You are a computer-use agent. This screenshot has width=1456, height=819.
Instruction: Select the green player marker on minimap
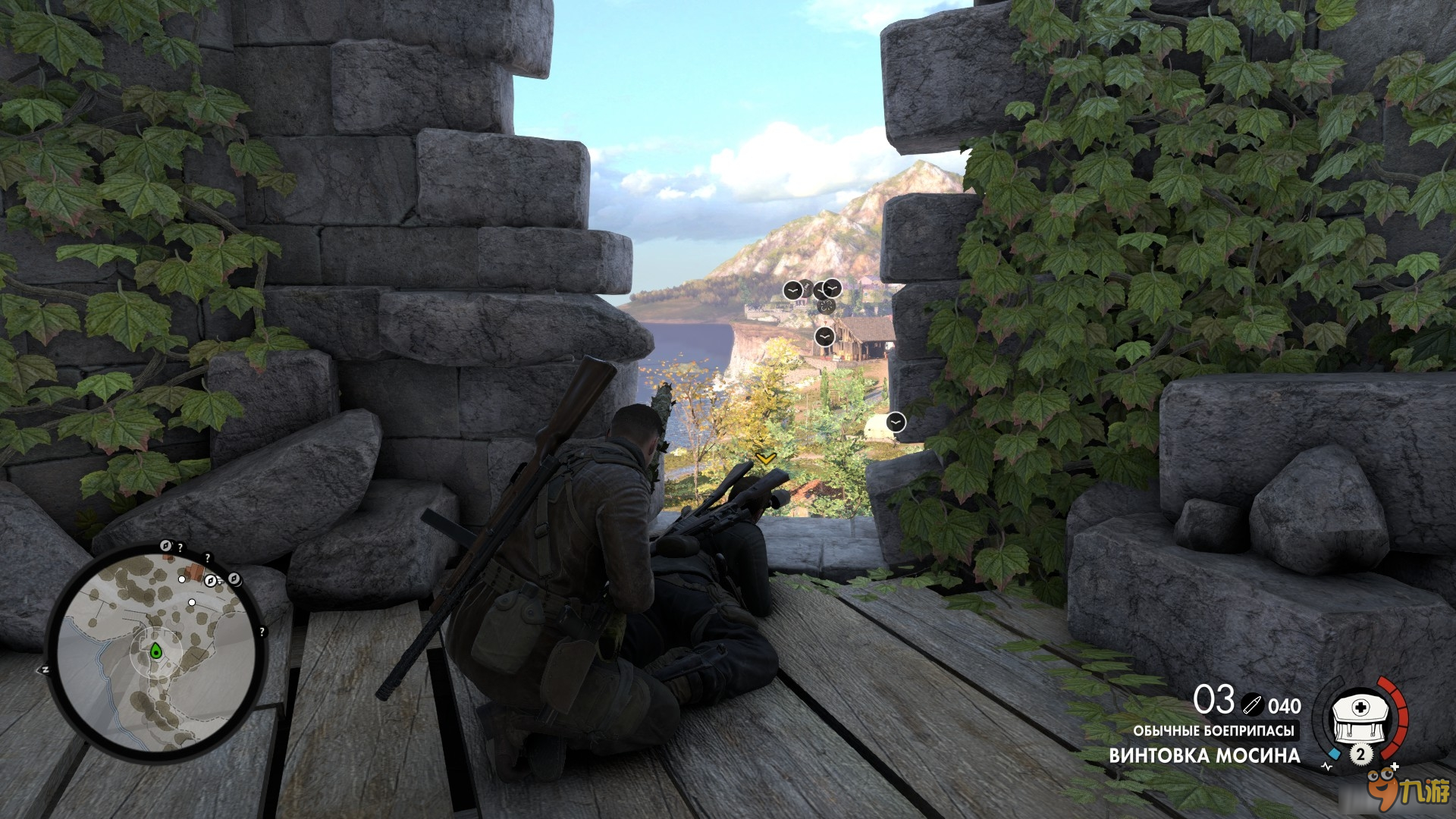155,650
